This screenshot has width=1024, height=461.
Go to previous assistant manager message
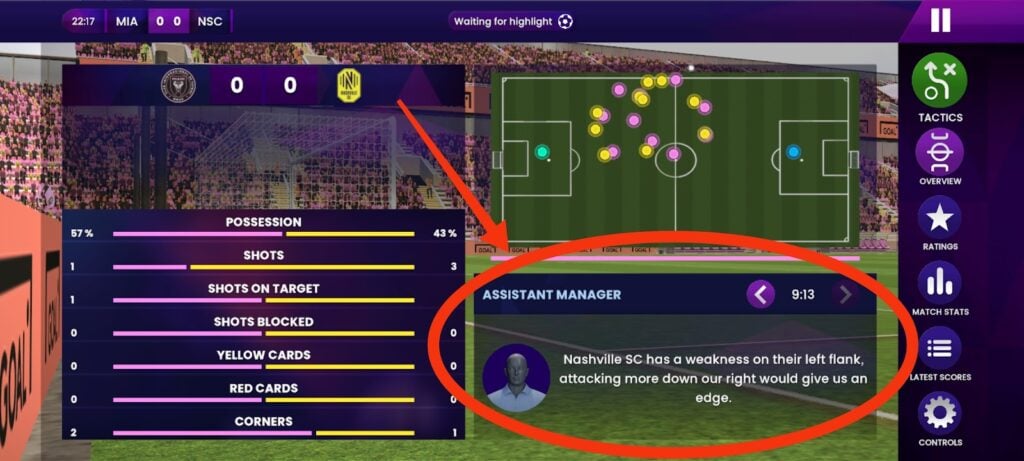click(x=761, y=295)
